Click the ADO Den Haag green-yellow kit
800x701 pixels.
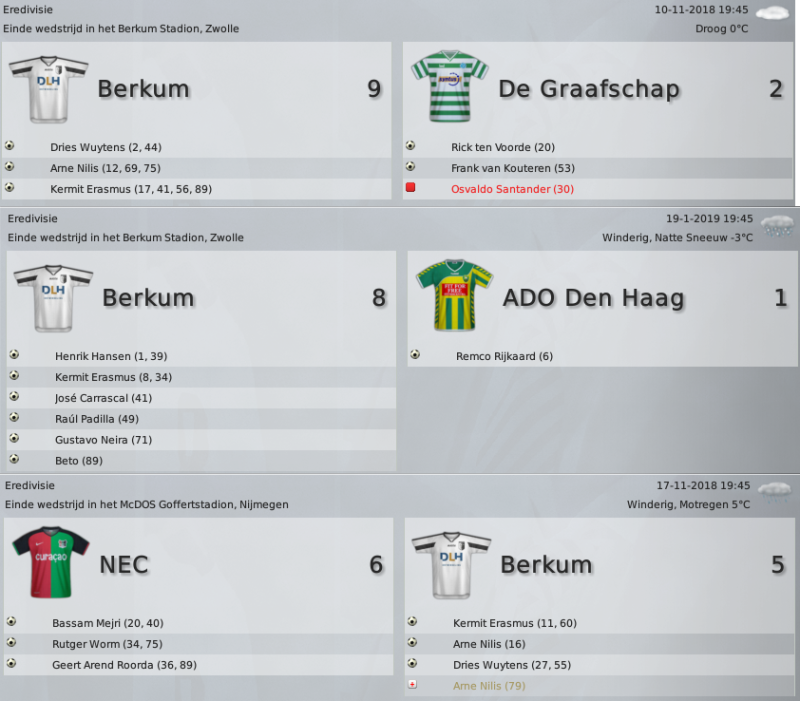click(x=454, y=295)
